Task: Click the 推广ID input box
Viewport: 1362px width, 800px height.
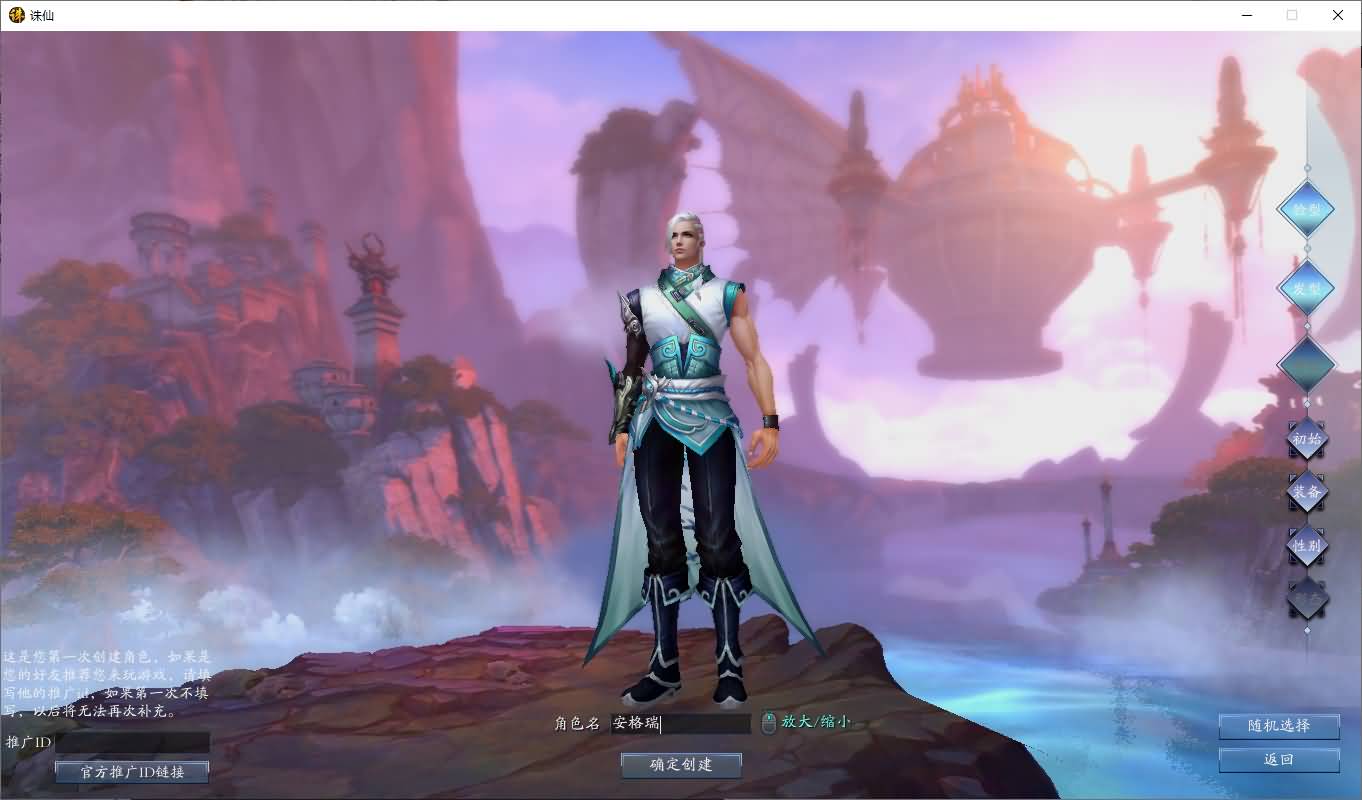Action: pyautogui.click(x=132, y=743)
